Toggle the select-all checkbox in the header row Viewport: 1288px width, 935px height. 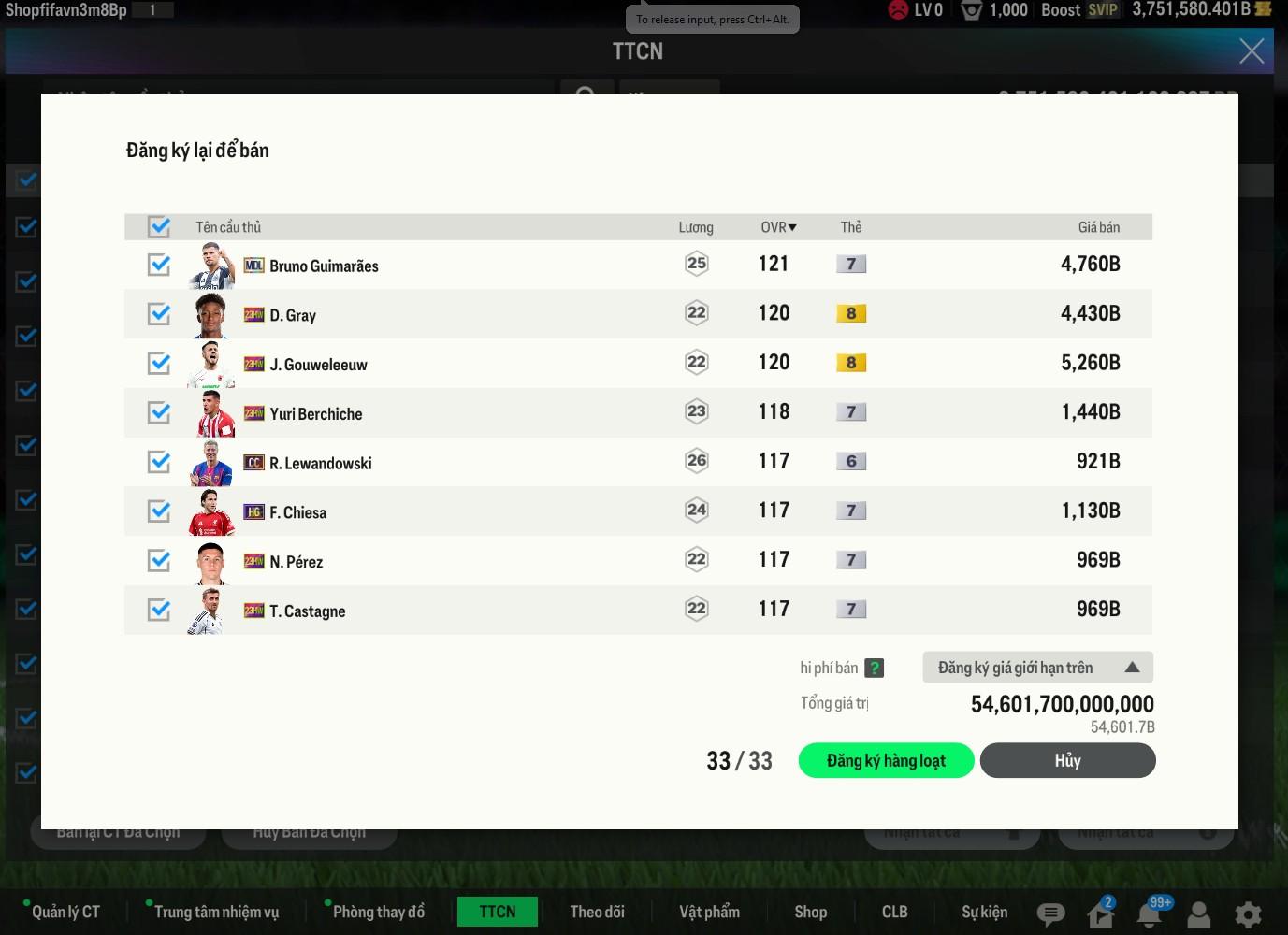click(x=159, y=226)
